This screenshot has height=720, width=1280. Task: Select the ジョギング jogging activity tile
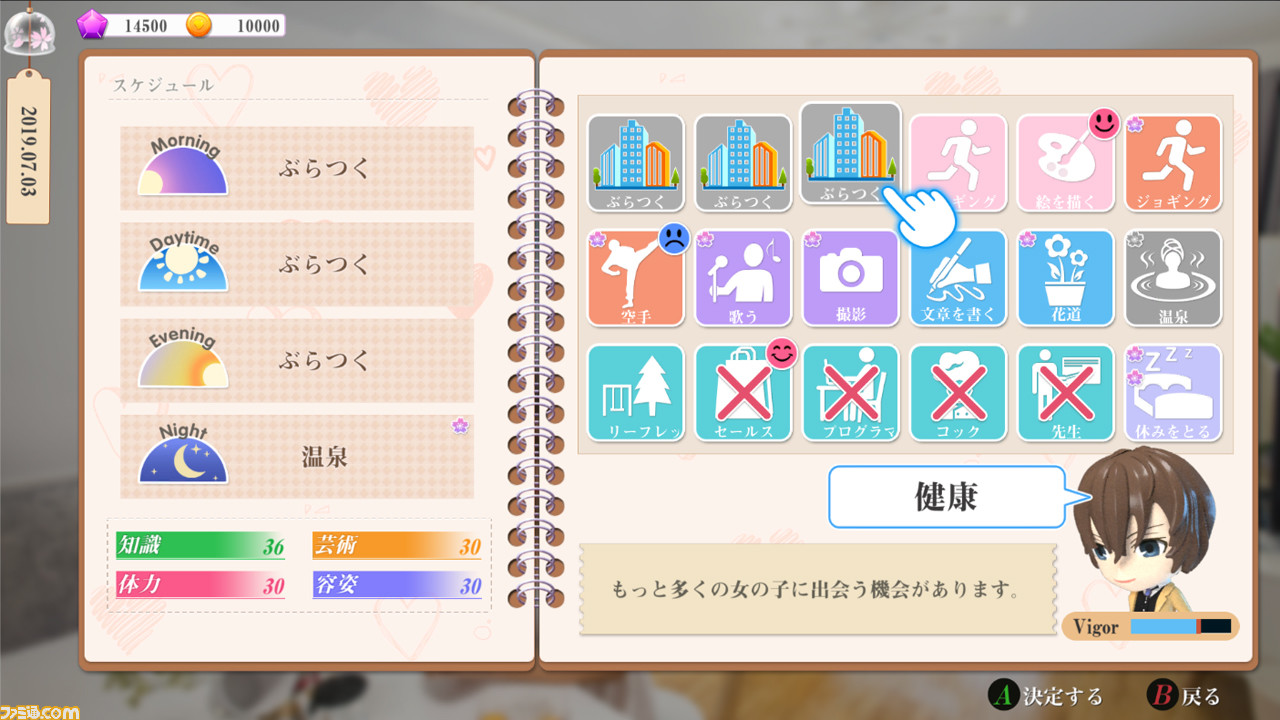(x=1172, y=163)
